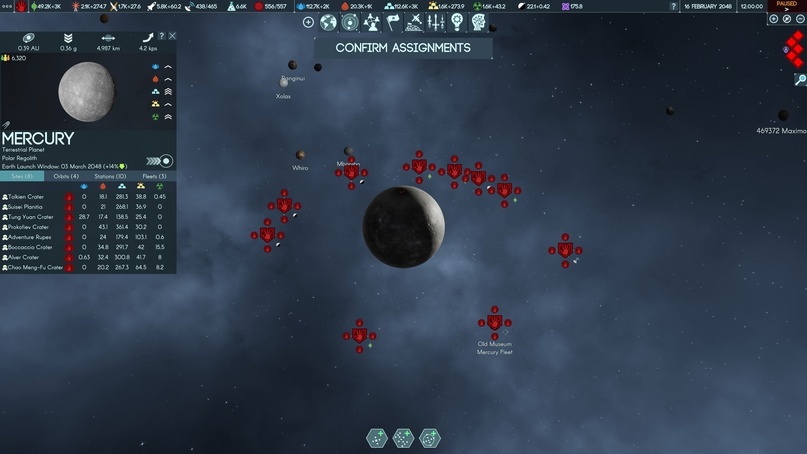Close the Mercury info panel
This screenshot has height=454, width=807.
172,36
